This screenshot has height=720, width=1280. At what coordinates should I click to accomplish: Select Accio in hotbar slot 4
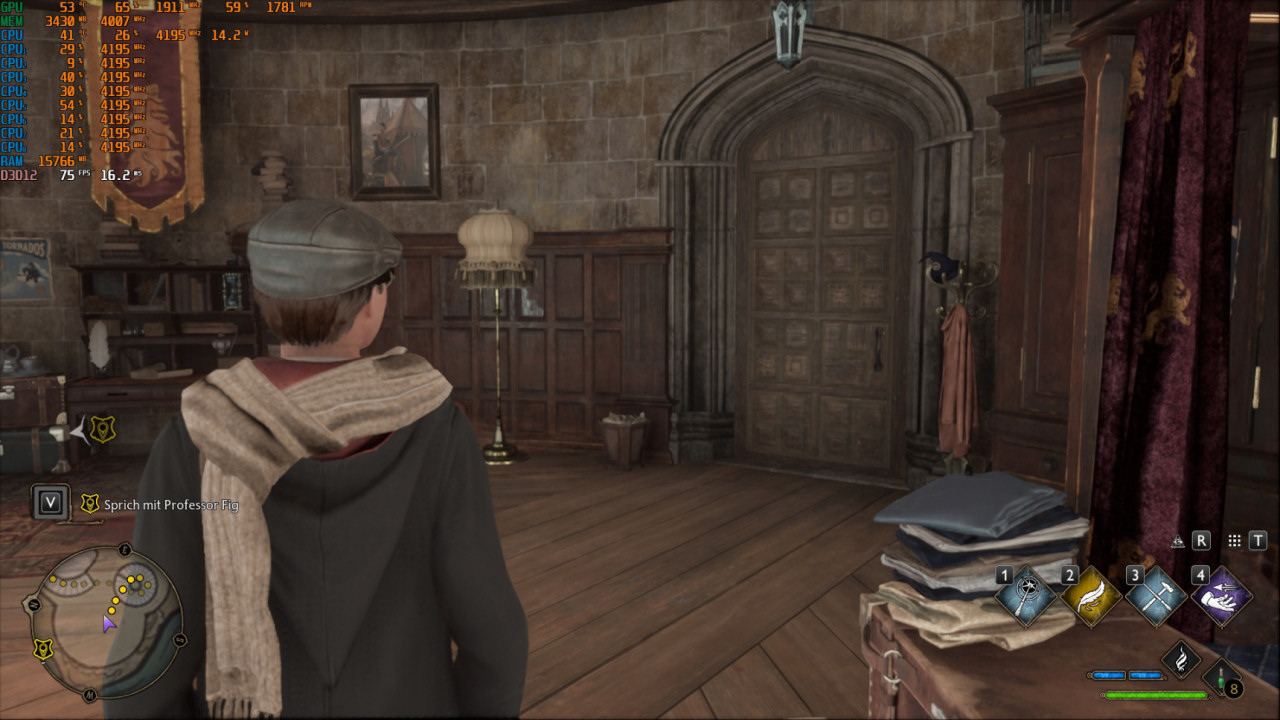point(1221,596)
